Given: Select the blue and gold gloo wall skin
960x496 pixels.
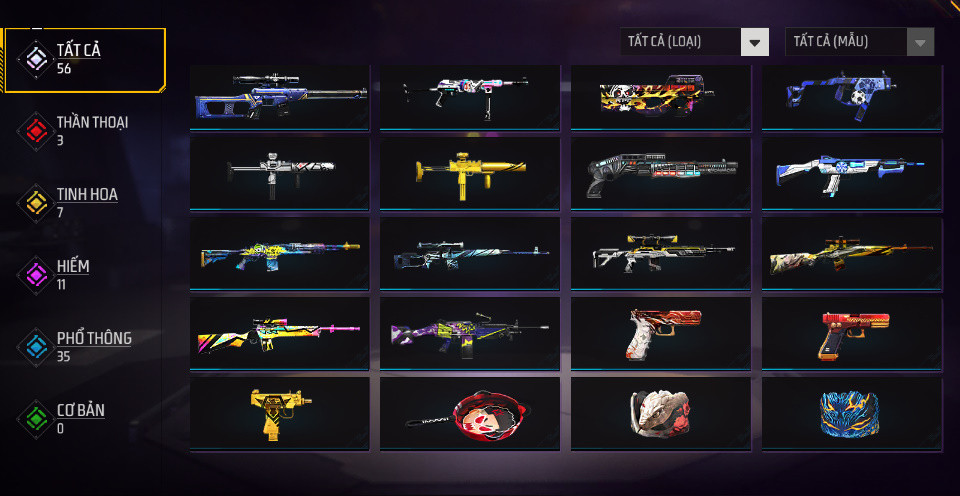Looking at the screenshot, I should tap(851, 412).
